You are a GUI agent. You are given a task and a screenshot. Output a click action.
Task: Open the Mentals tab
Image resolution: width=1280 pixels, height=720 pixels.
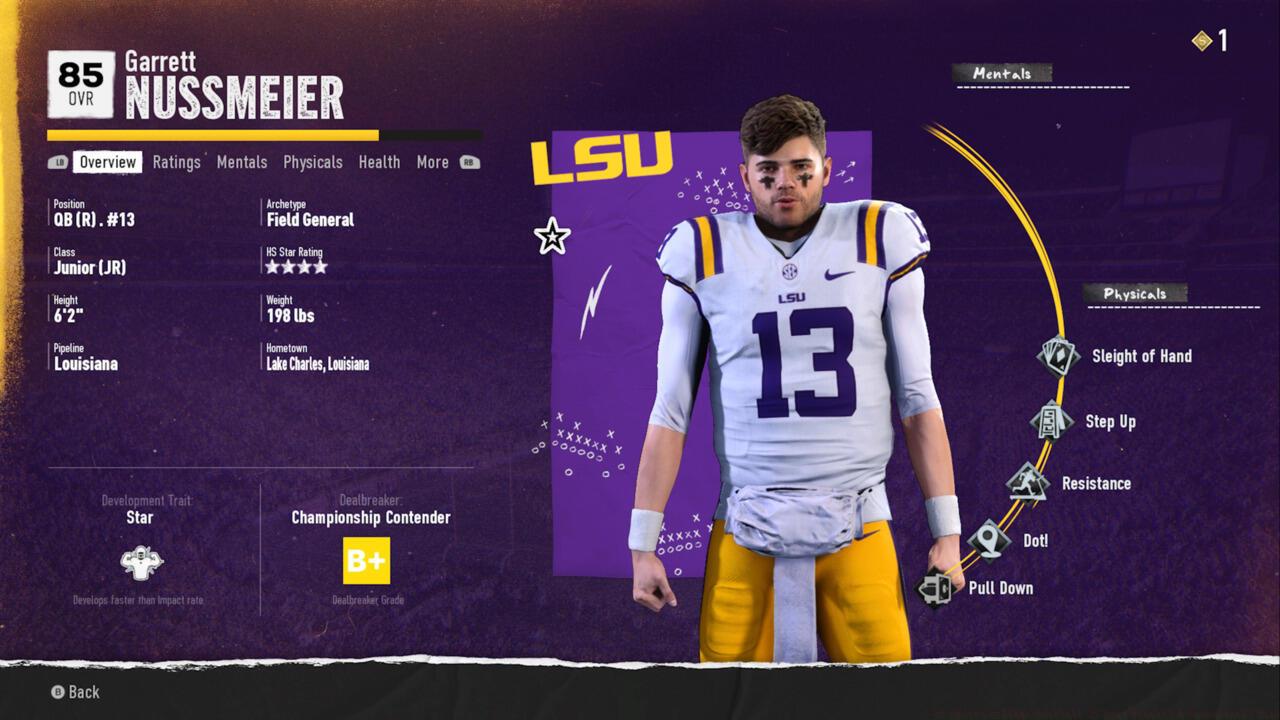(242, 162)
